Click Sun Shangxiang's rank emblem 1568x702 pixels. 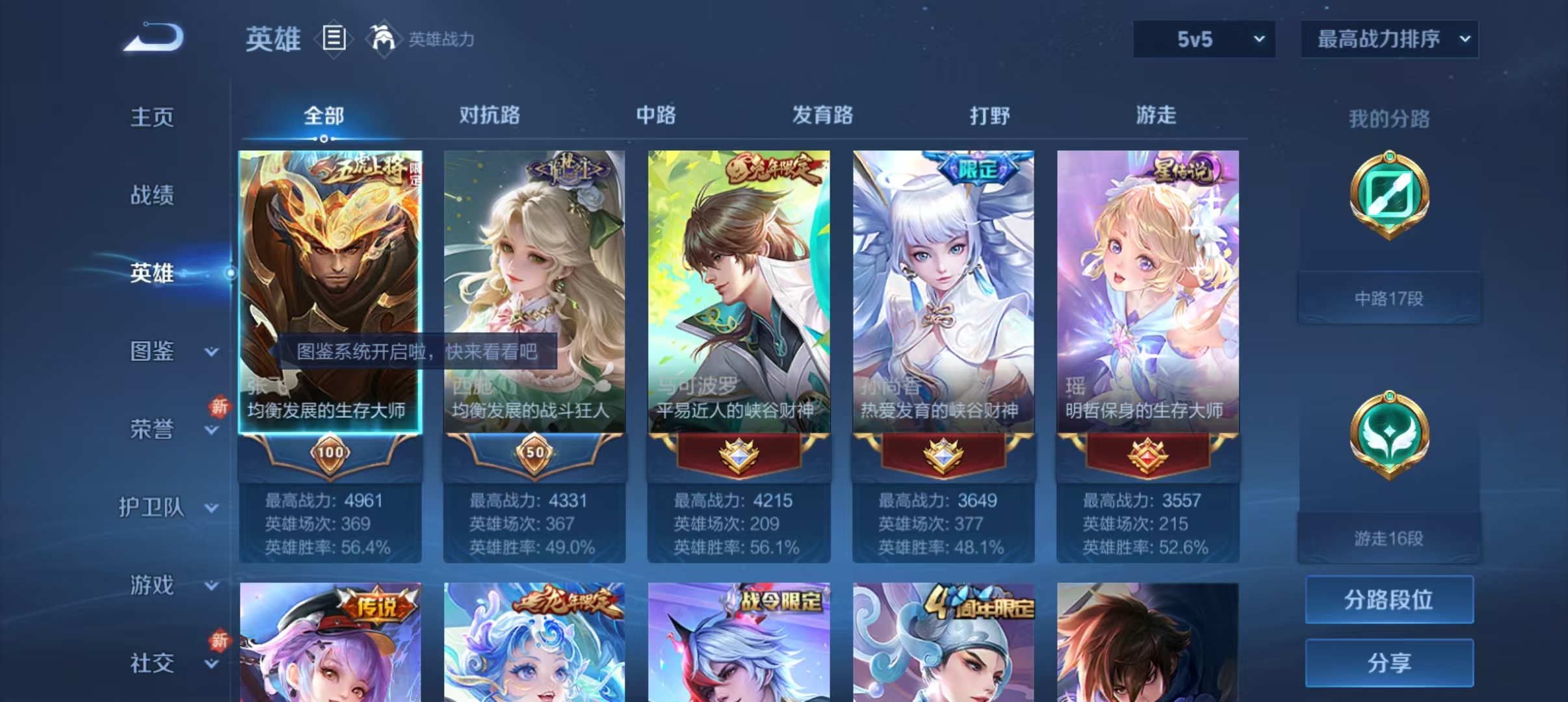coord(943,455)
